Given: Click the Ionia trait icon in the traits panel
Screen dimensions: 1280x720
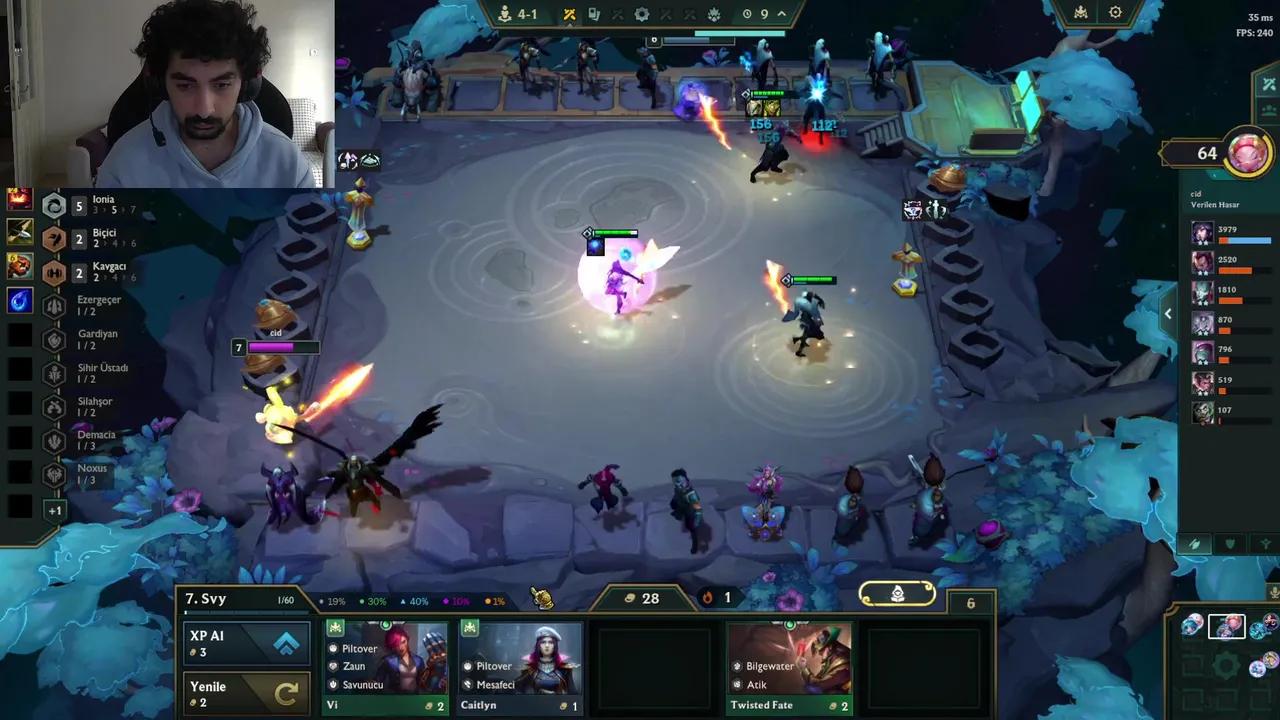Looking at the screenshot, I should (54, 206).
